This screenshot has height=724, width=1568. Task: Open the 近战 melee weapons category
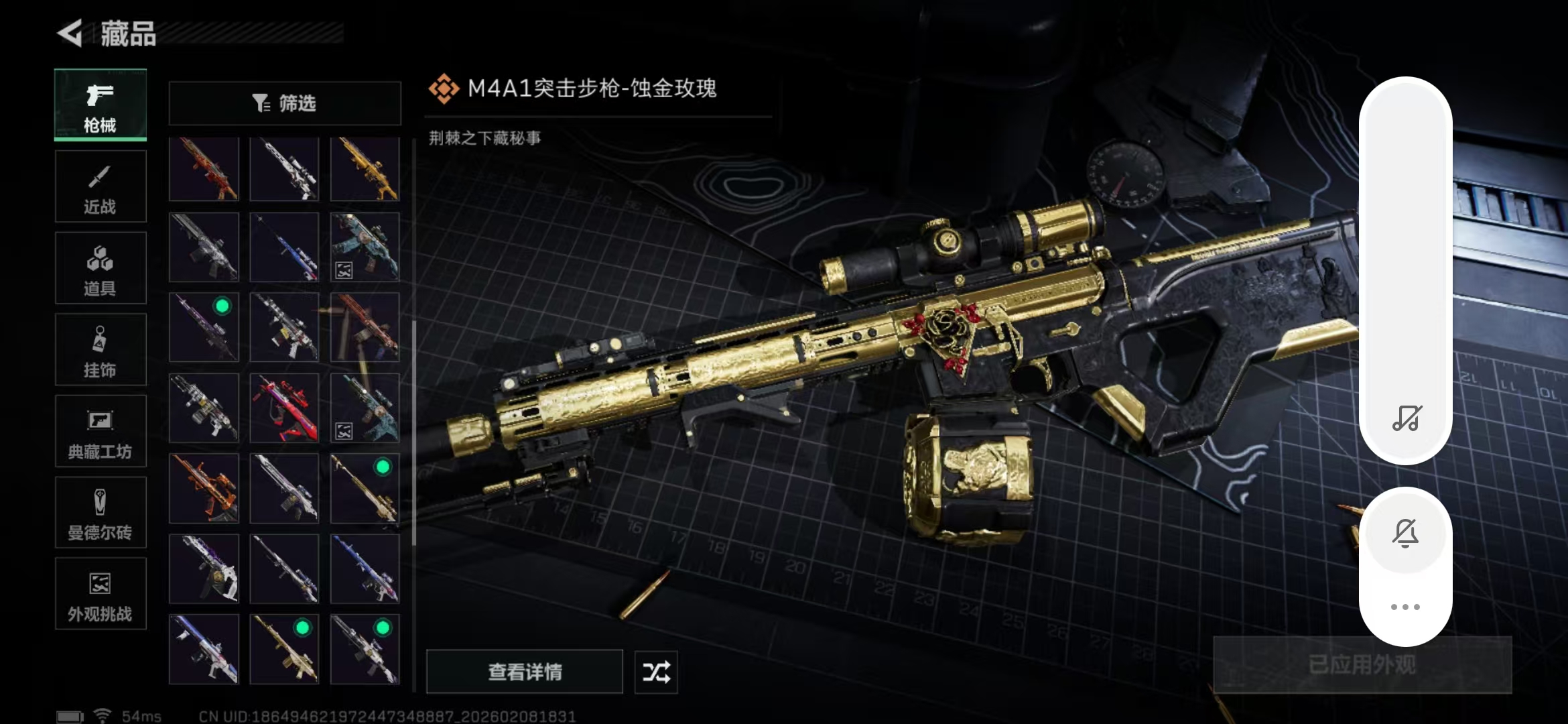(99, 186)
